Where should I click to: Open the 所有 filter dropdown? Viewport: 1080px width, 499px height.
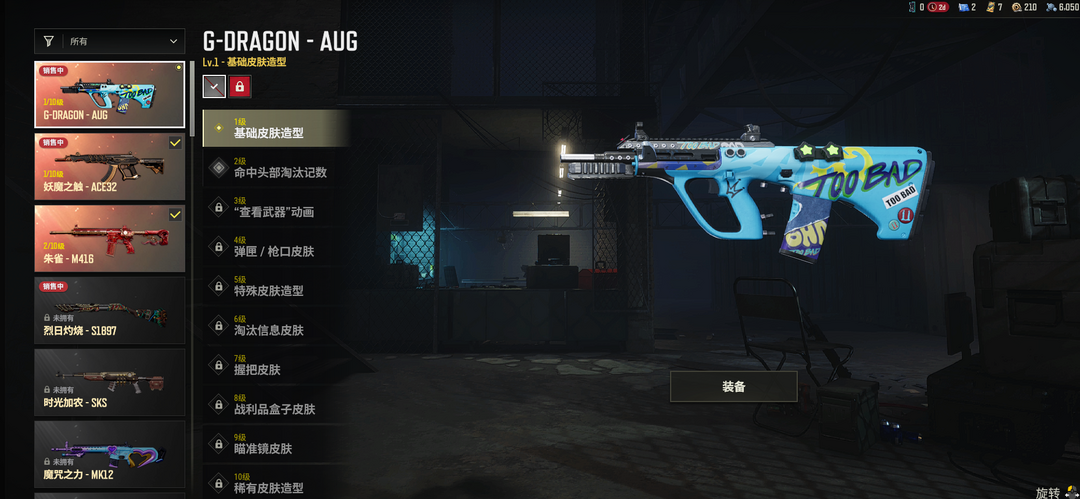pyautogui.click(x=109, y=41)
